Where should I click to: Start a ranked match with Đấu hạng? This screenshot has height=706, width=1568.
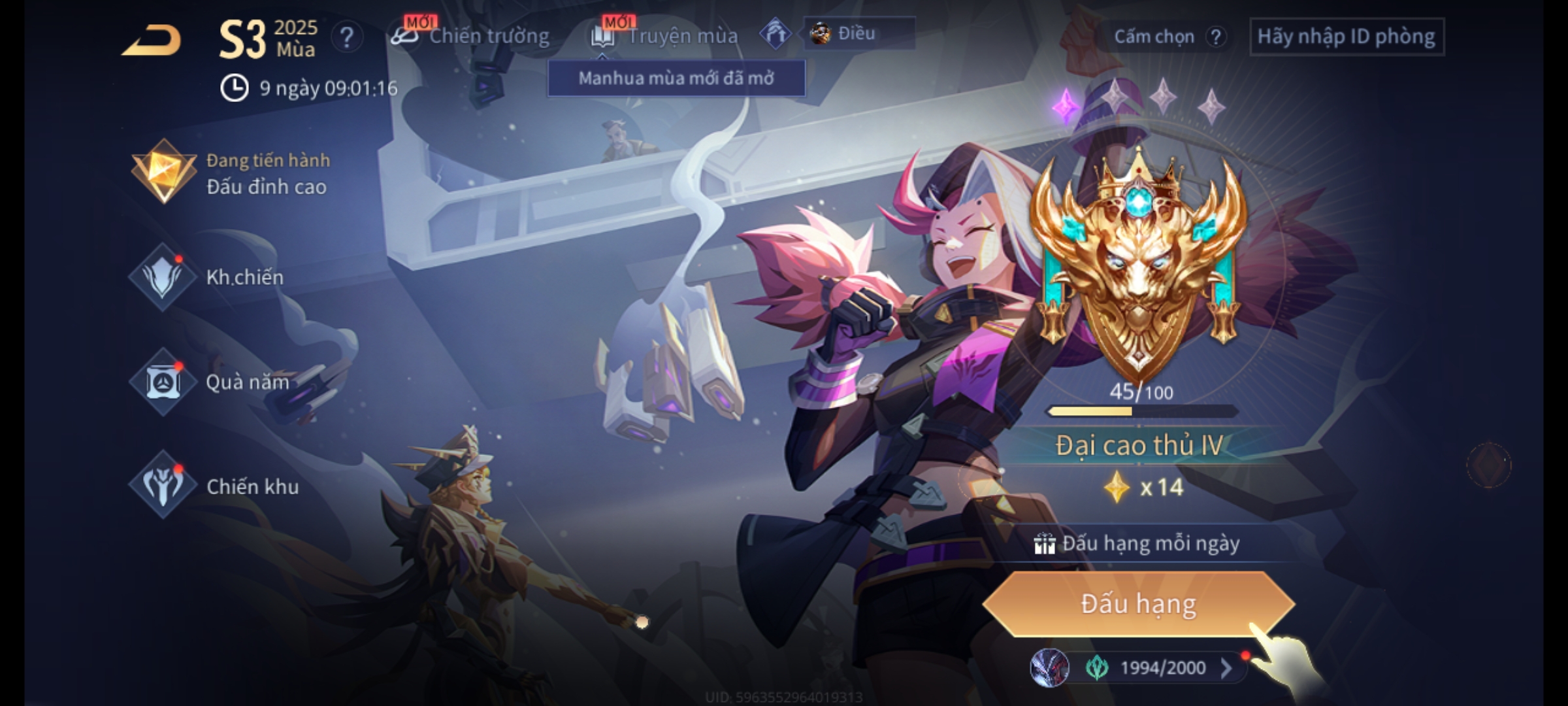pyautogui.click(x=1138, y=604)
